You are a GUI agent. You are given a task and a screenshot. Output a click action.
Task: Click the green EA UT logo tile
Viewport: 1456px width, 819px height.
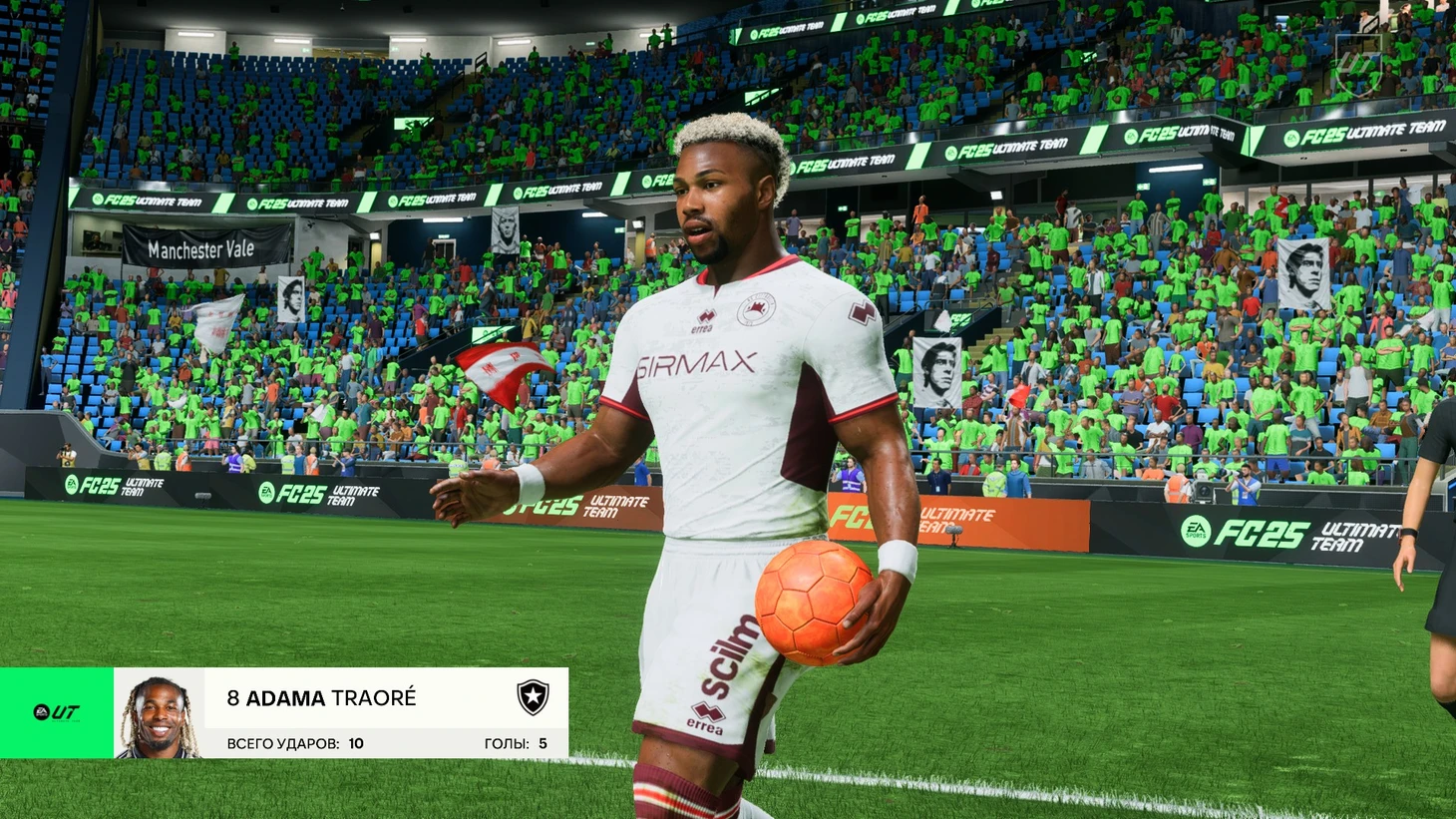click(57, 712)
